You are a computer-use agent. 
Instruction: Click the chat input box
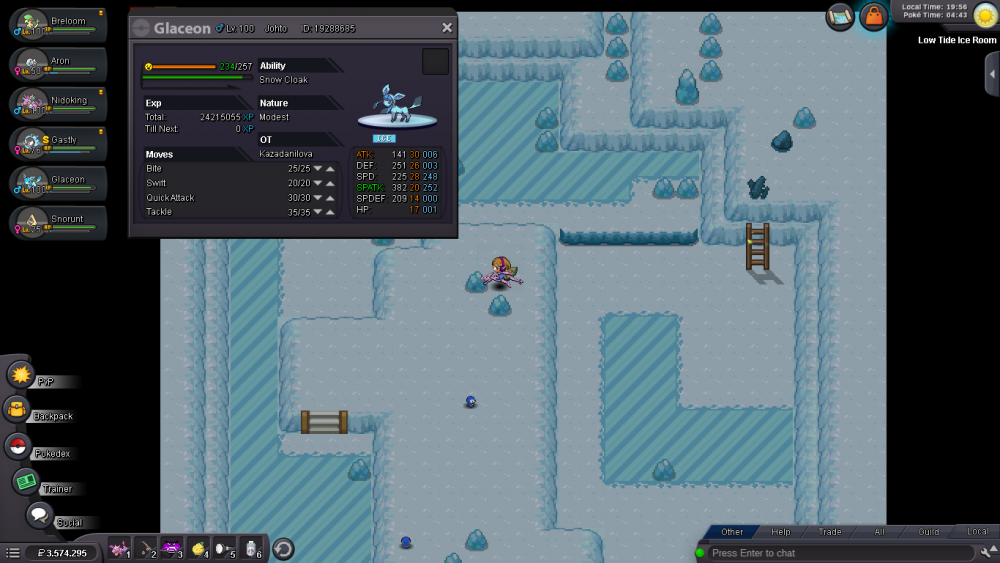[840, 553]
